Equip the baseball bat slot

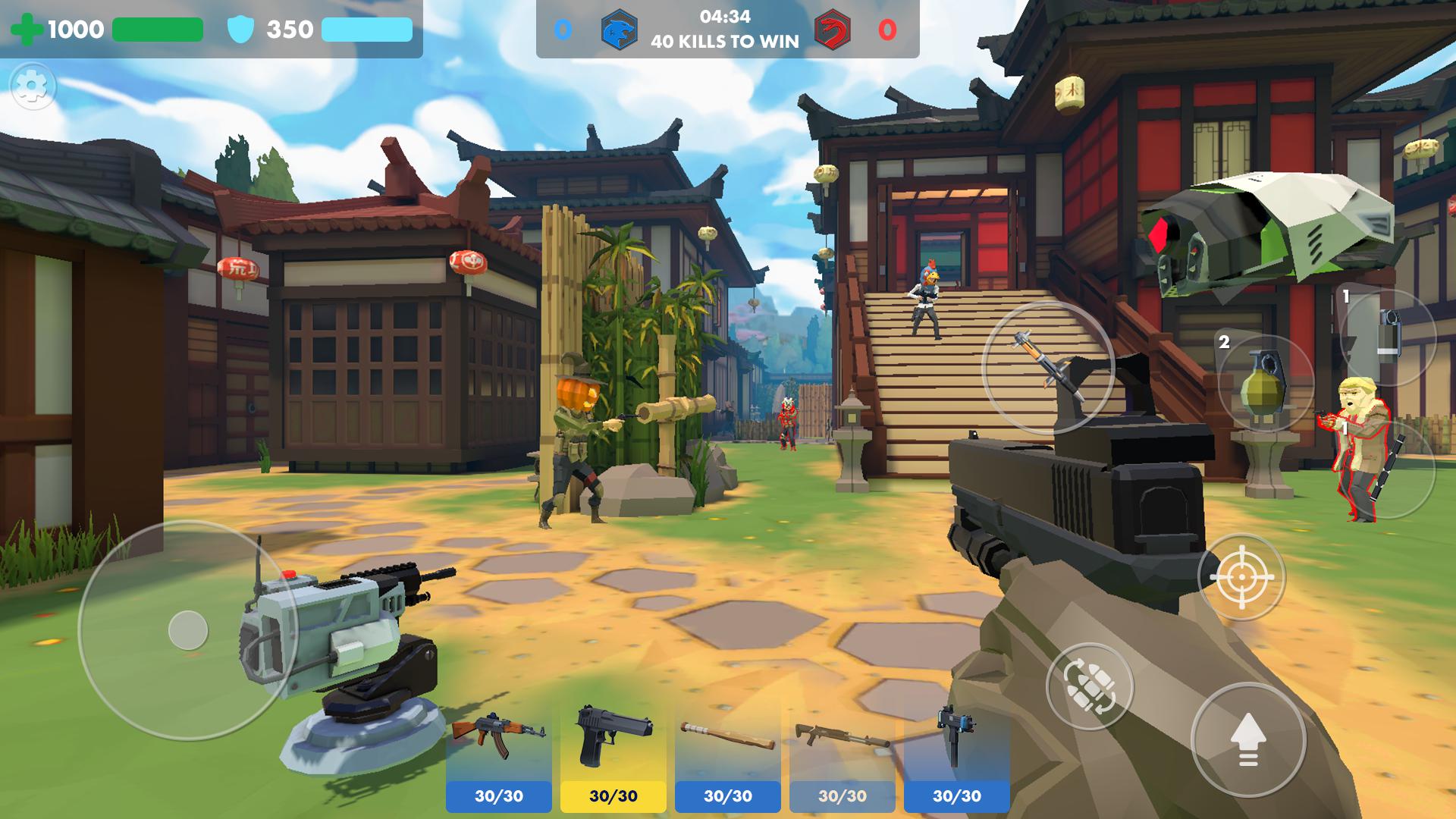(x=727, y=755)
